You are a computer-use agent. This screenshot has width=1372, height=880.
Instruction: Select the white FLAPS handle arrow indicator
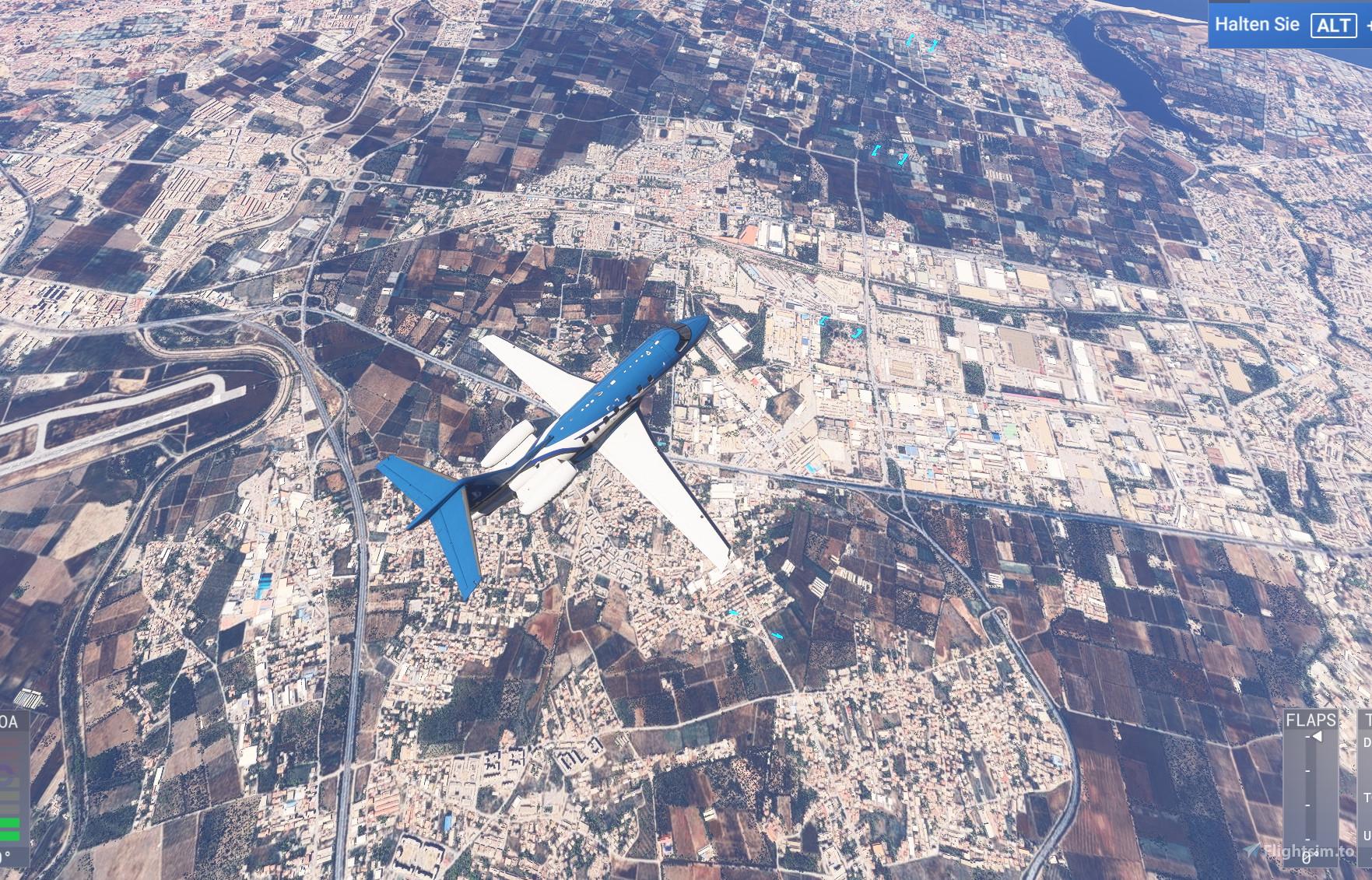tap(1317, 737)
